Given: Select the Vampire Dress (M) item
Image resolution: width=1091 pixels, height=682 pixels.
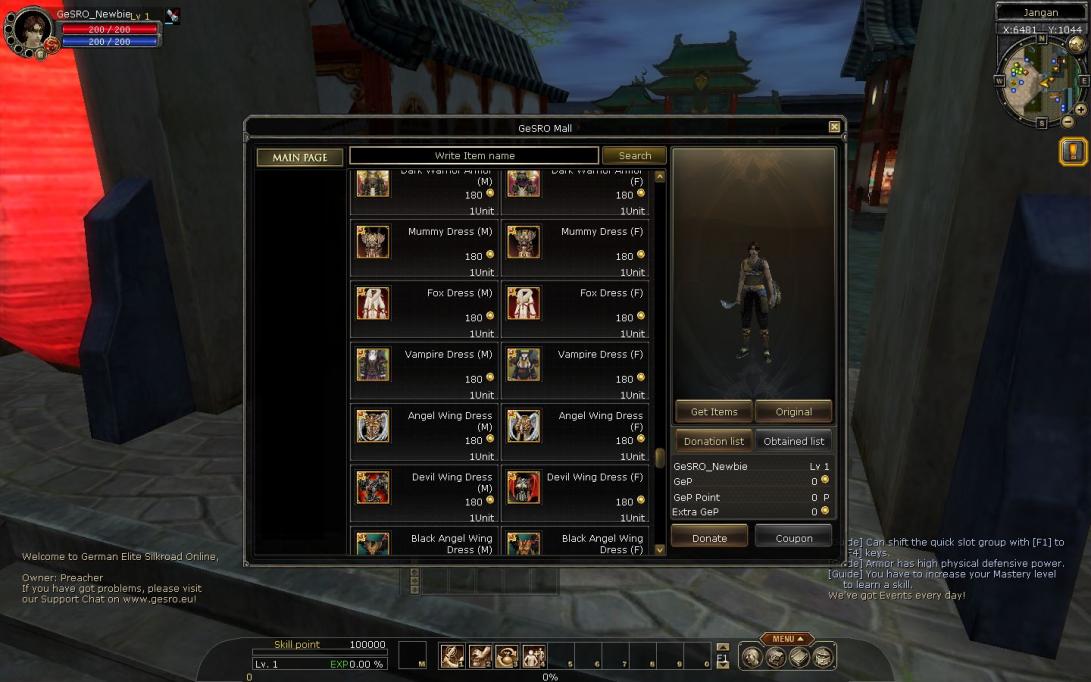Looking at the screenshot, I should 424,371.
